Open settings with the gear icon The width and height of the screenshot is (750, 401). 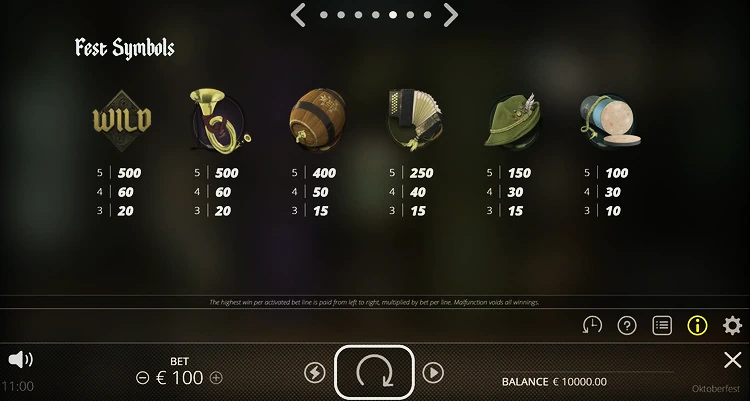(732, 325)
